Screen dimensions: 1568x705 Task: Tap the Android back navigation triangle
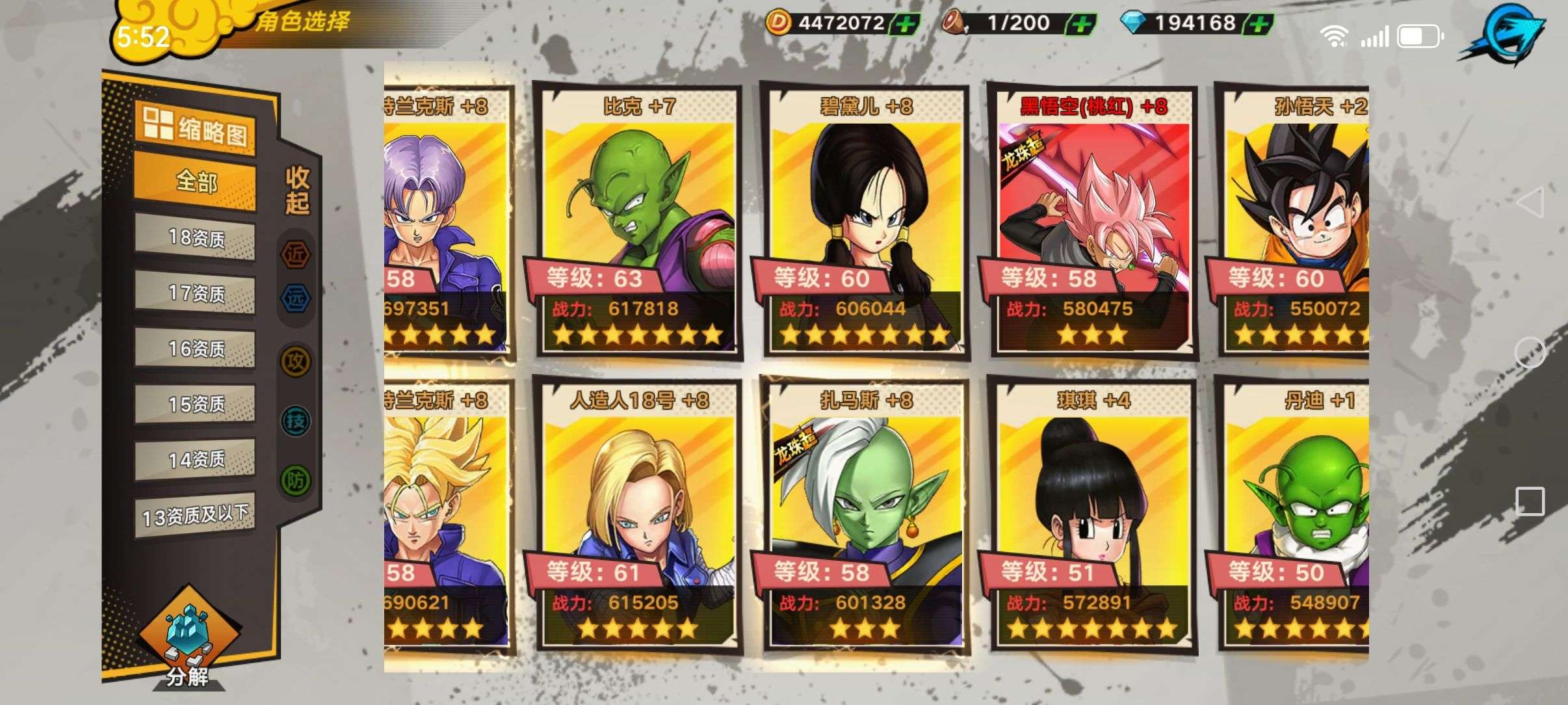point(1530,202)
